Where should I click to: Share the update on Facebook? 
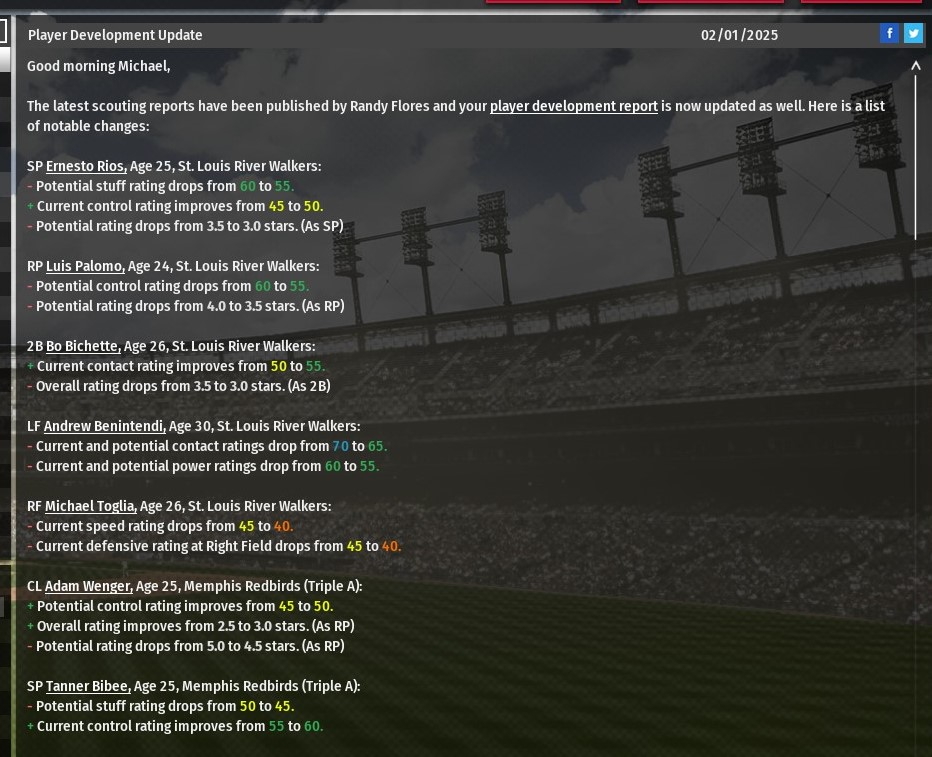[889, 34]
